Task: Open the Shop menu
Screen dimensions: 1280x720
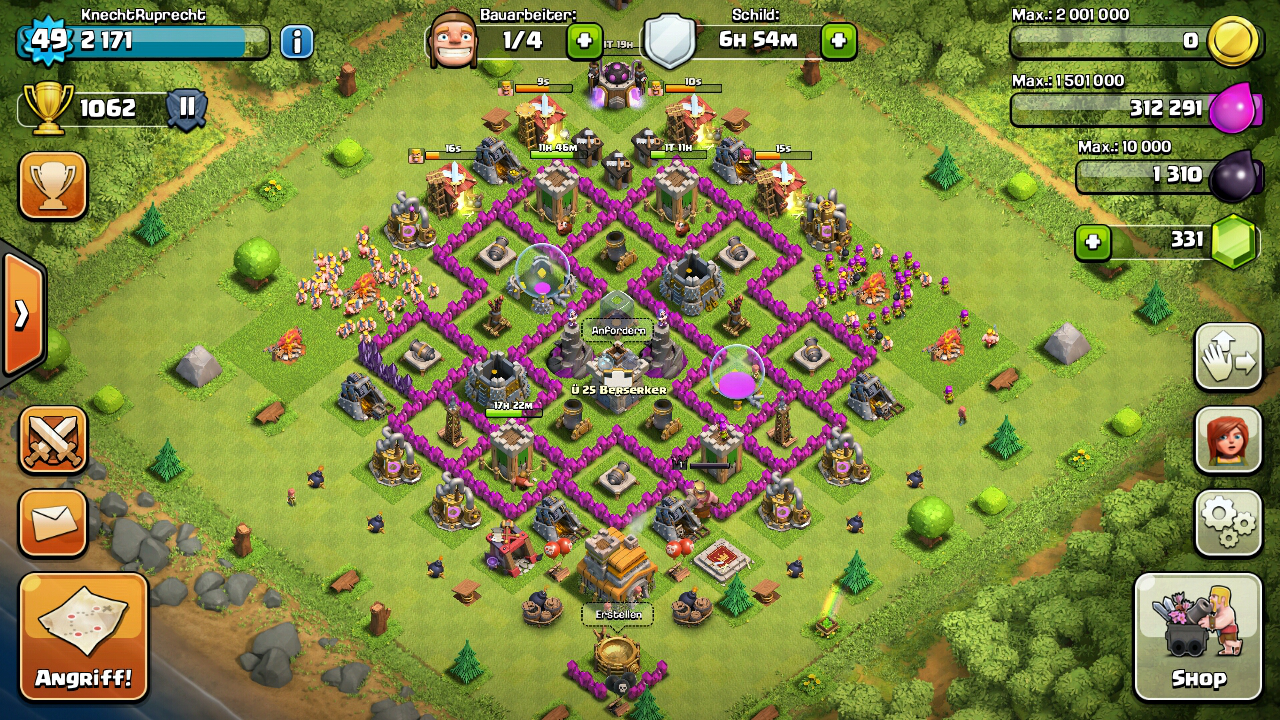Action: pyautogui.click(x=1198, y=637)
